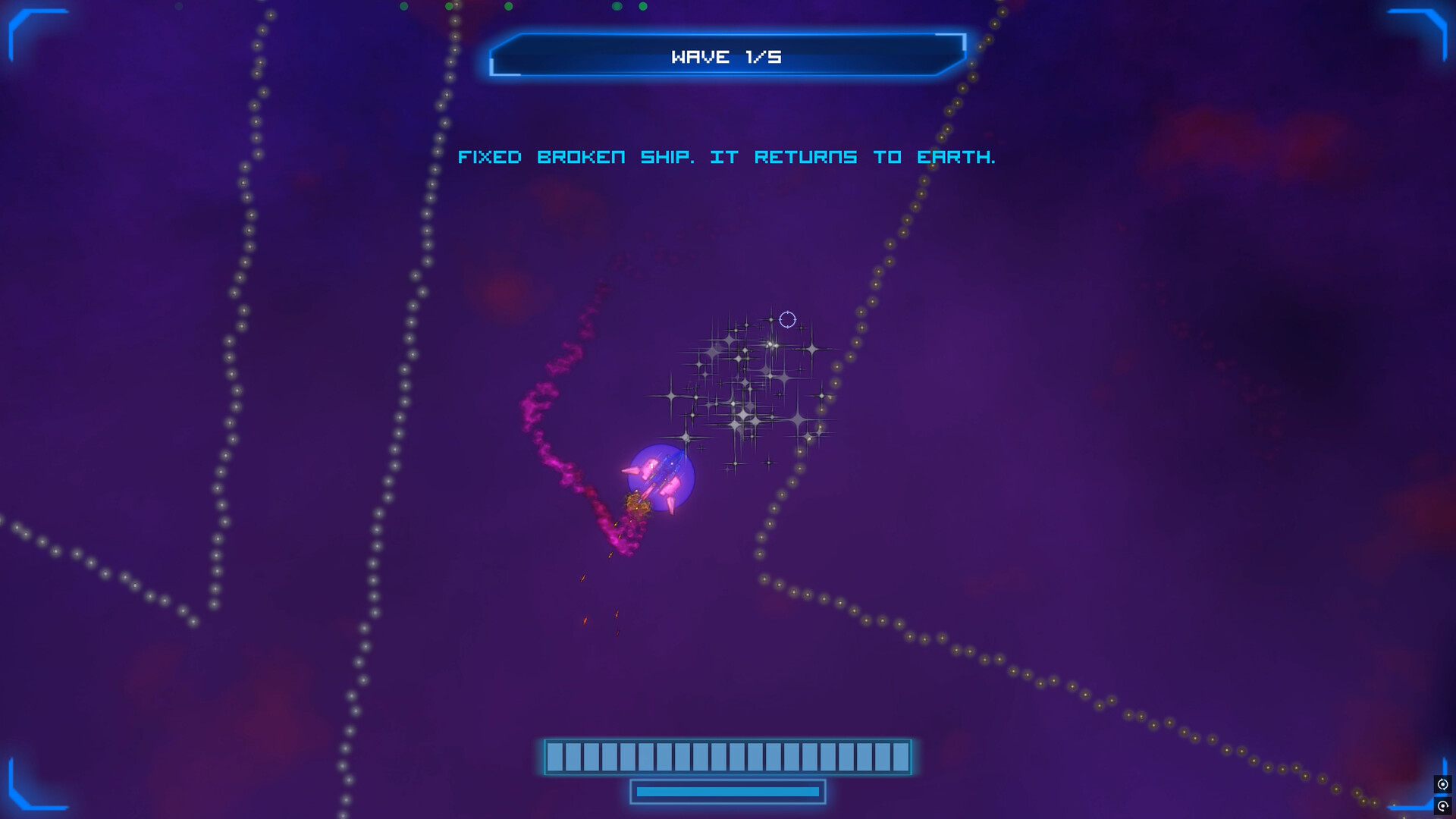Expand the segmented bar panel at bottom center
This screenshot has height=819, width=1456.
click(x=728, y=755)
